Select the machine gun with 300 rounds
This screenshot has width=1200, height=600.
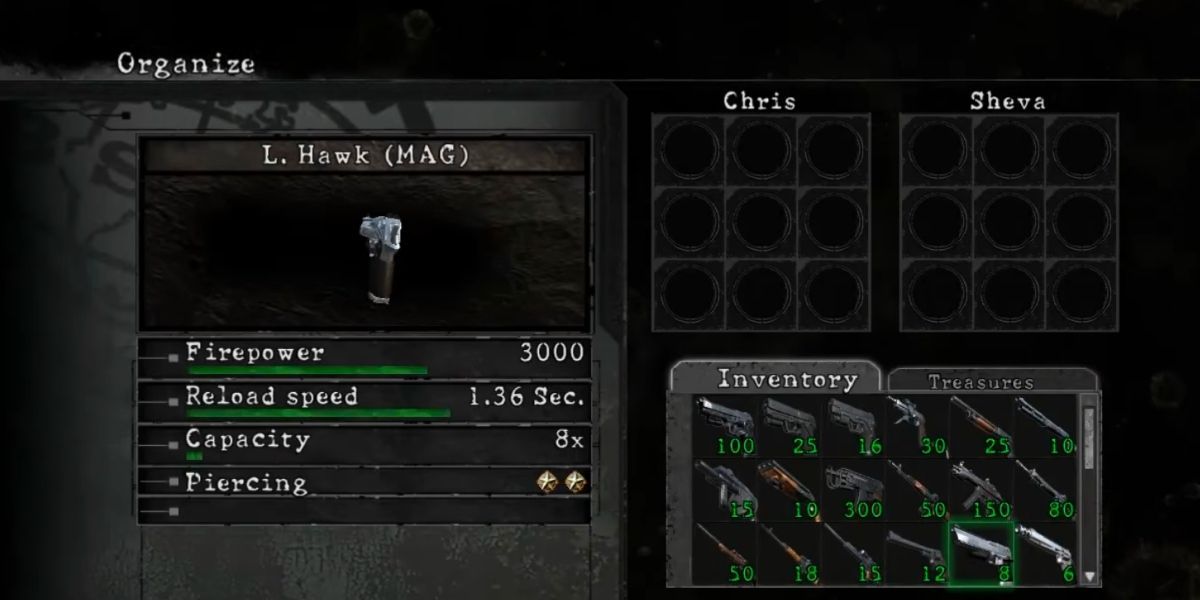tap(853, 490)
